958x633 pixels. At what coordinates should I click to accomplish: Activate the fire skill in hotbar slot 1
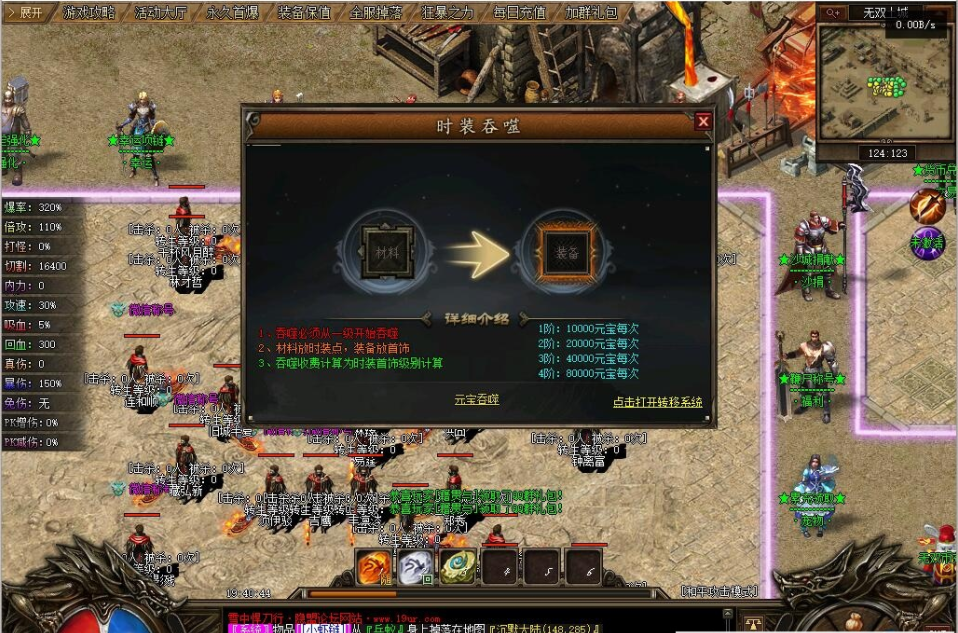coord(375,567)
